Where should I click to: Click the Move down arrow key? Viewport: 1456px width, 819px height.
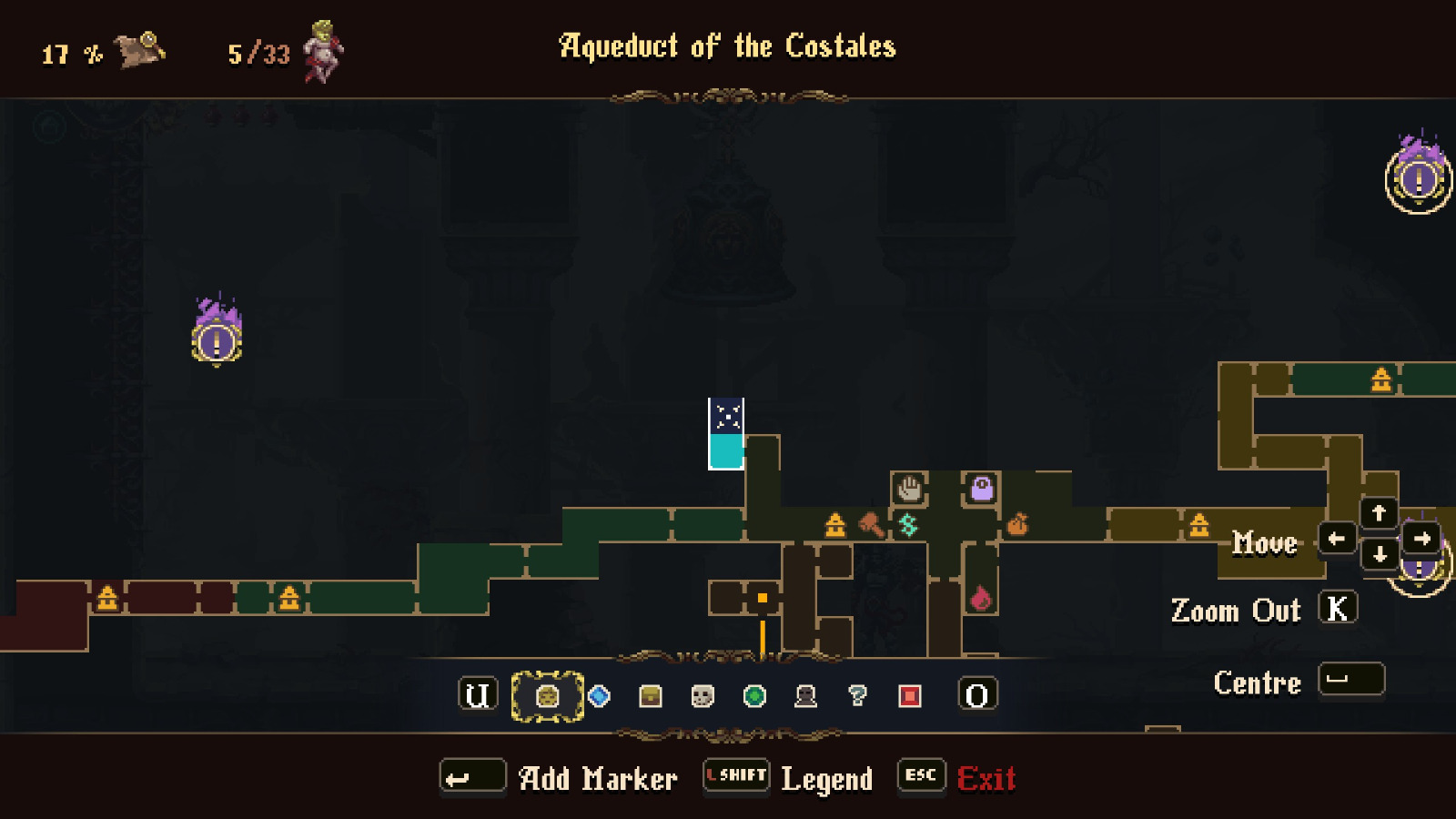(x=1379, y=553)
